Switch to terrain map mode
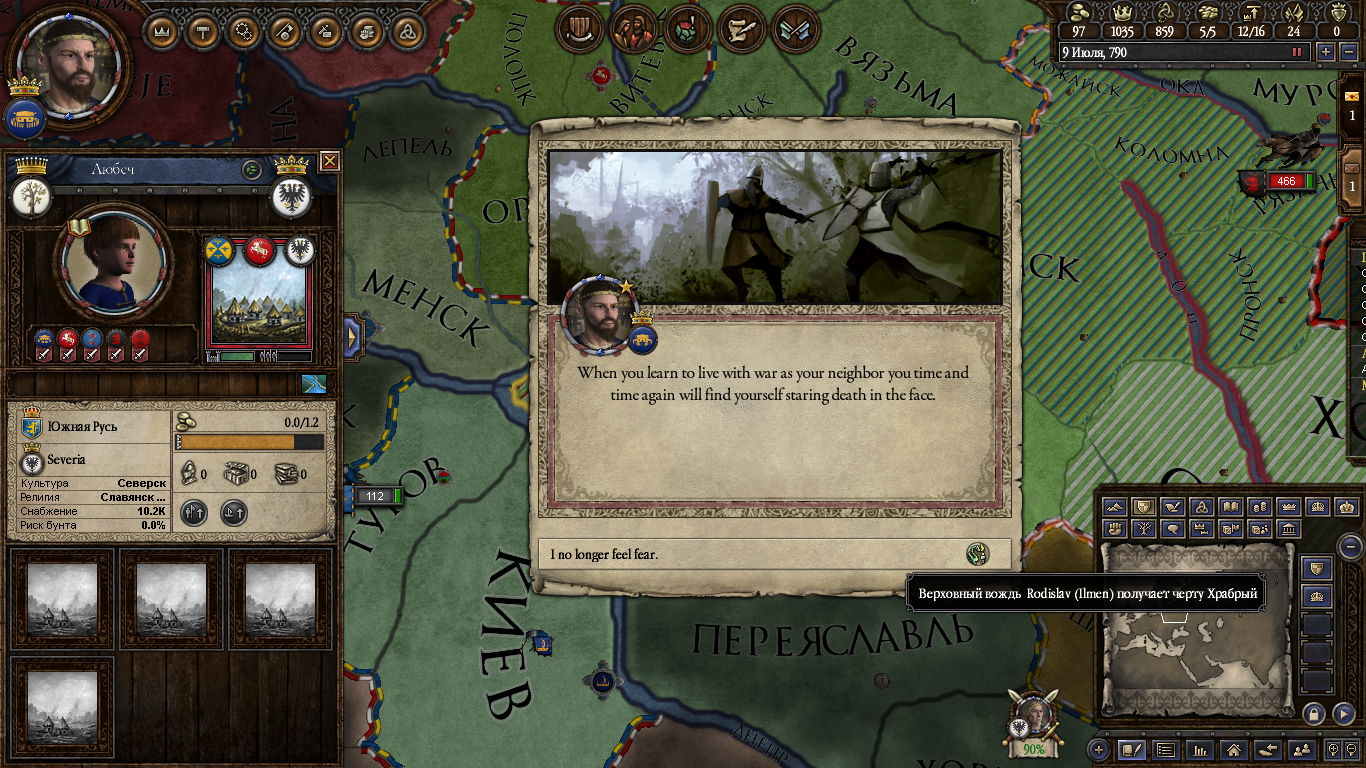This screenshot has width=1366, height=768. (1116, 507)
